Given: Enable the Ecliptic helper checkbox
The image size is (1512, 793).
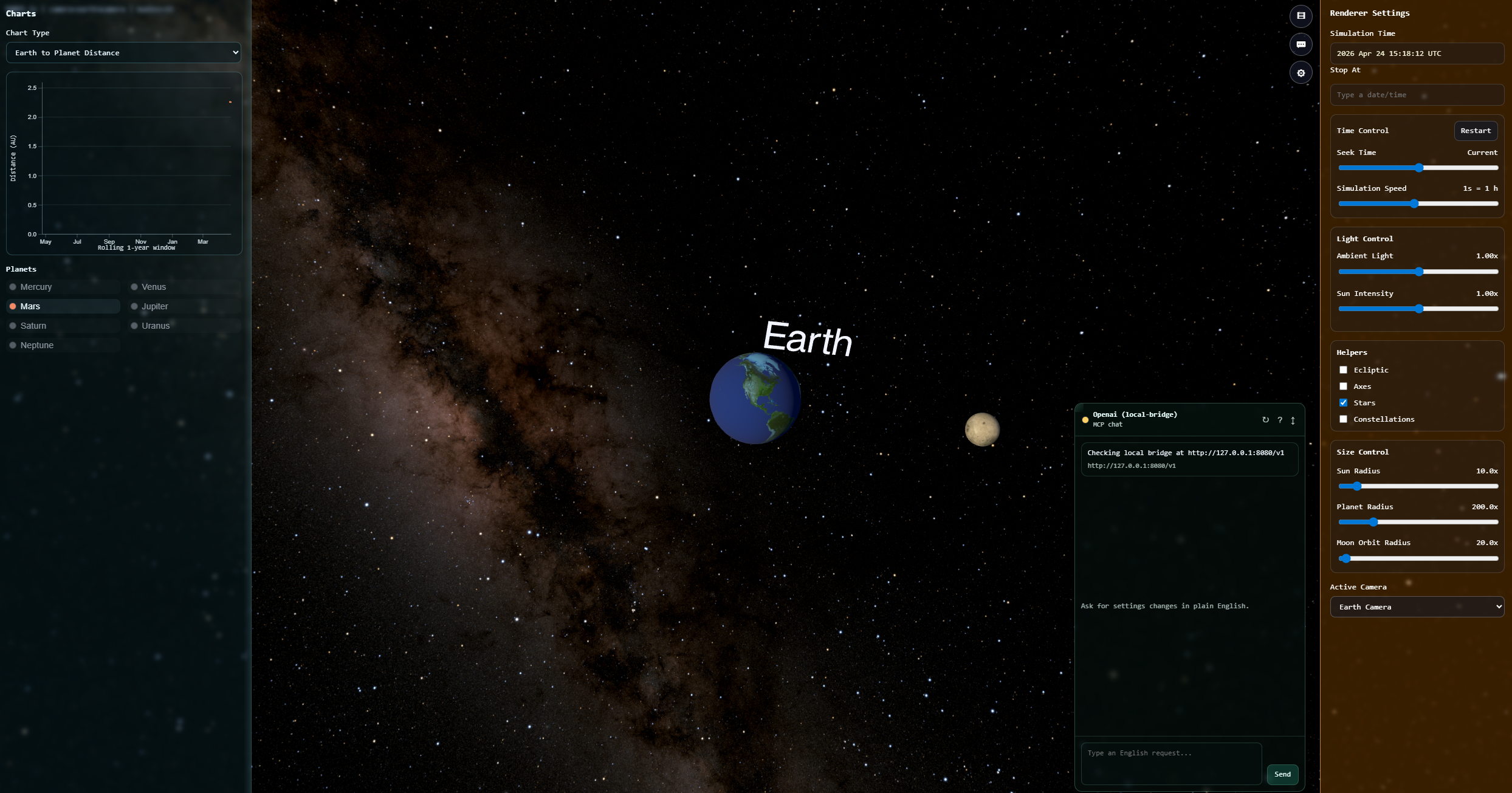Looking at the screenshot, I should point(1344,369).
